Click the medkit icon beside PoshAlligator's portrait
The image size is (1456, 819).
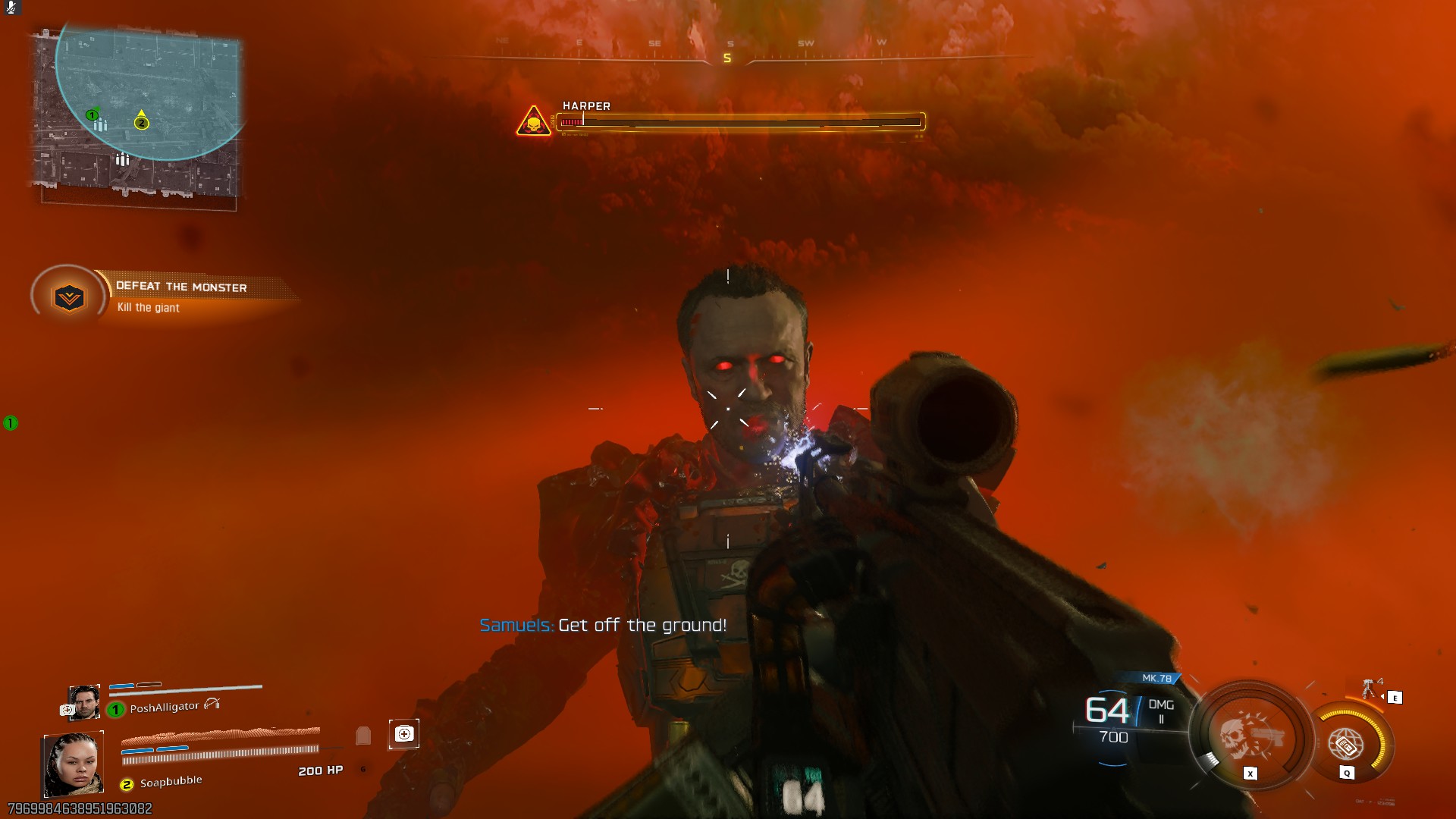[66, 710]
